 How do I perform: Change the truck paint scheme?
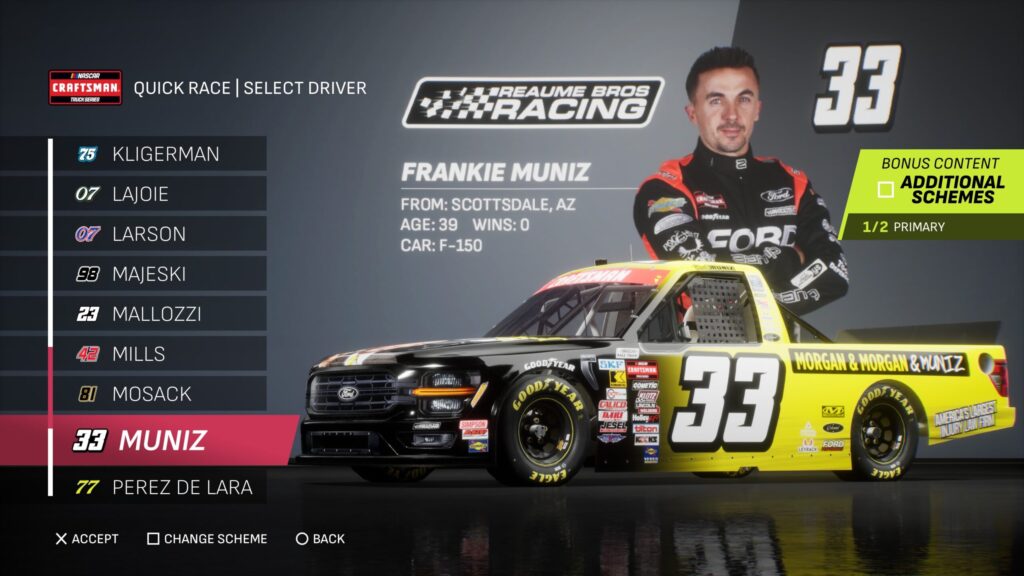[x=207, y=539]
